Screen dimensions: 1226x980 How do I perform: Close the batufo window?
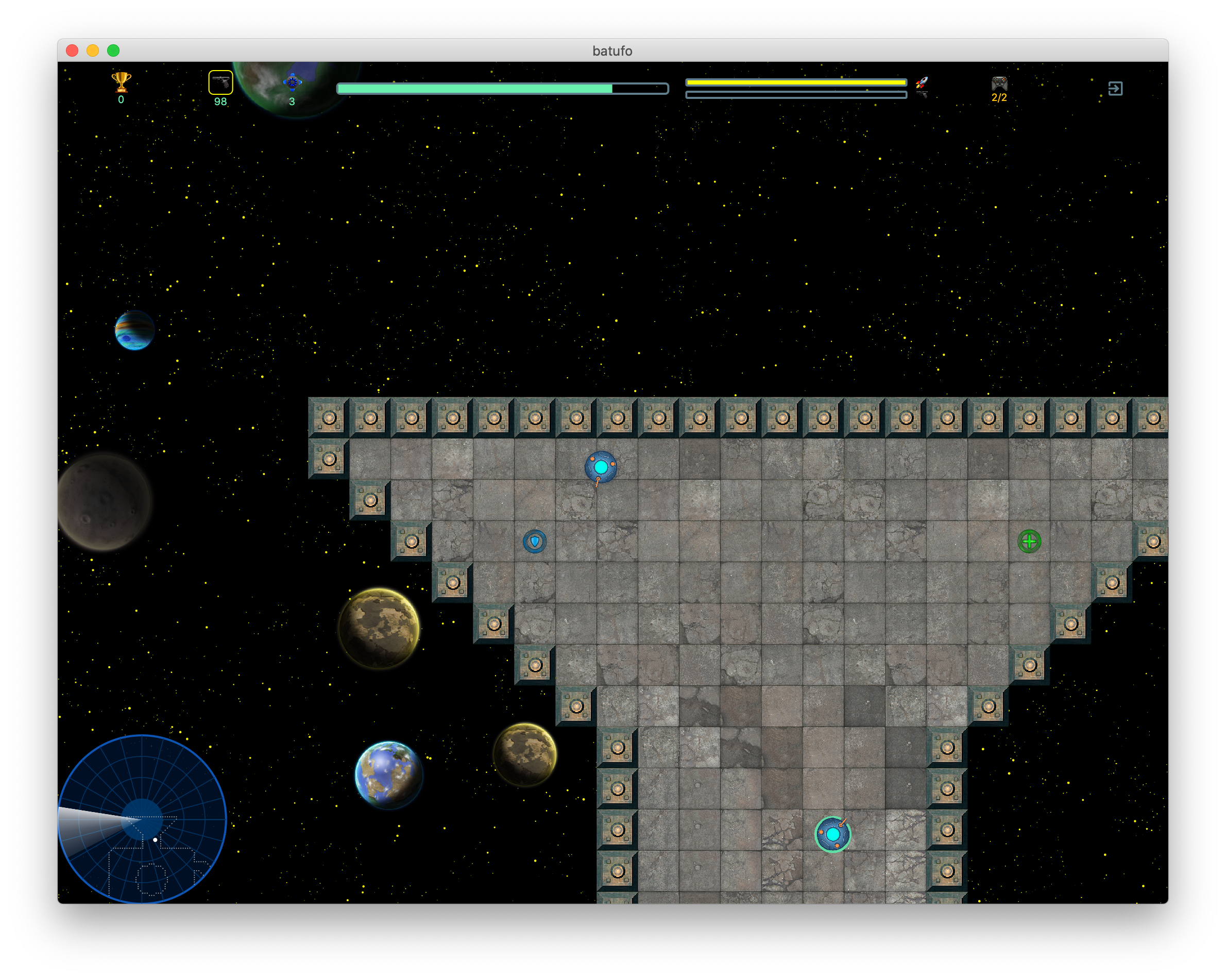[x=72, y=50]
